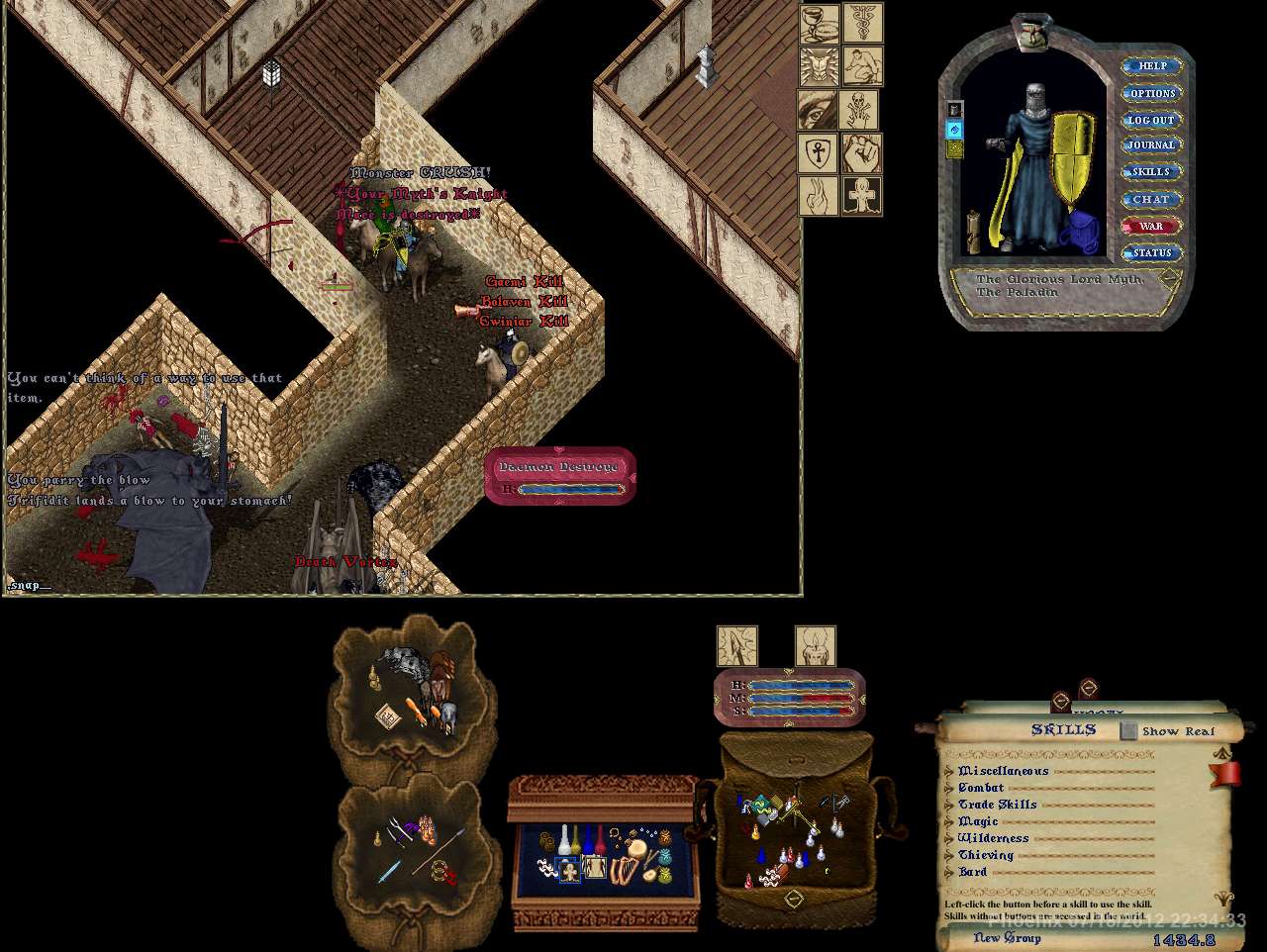
Task: Open the Options menu
Action: click(1151, 93)
